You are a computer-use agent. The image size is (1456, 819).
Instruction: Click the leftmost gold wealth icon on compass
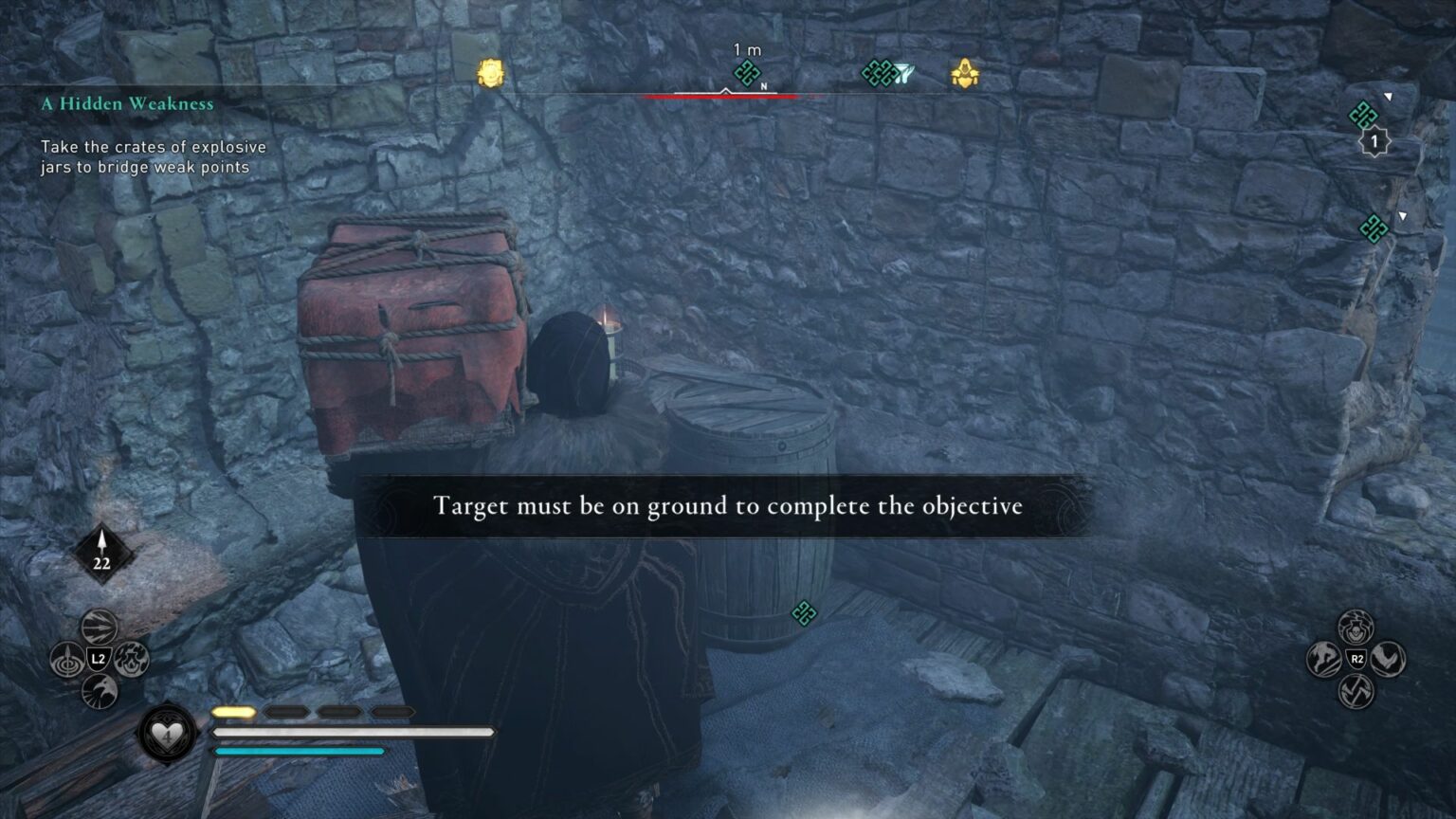pos(489,71)
